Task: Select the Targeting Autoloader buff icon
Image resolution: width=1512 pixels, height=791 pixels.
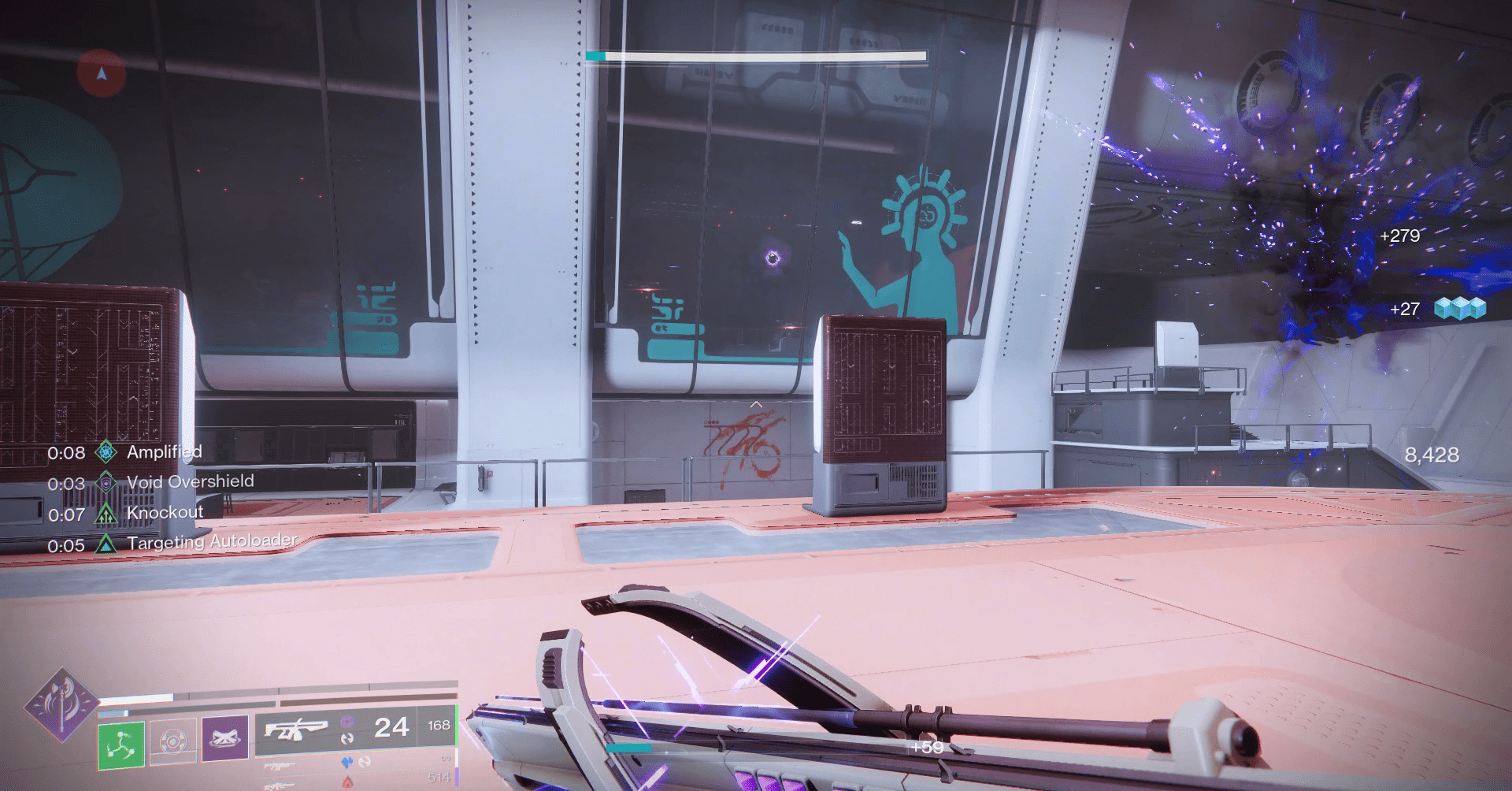Action: pyautogui.click(x=106, y=544)
